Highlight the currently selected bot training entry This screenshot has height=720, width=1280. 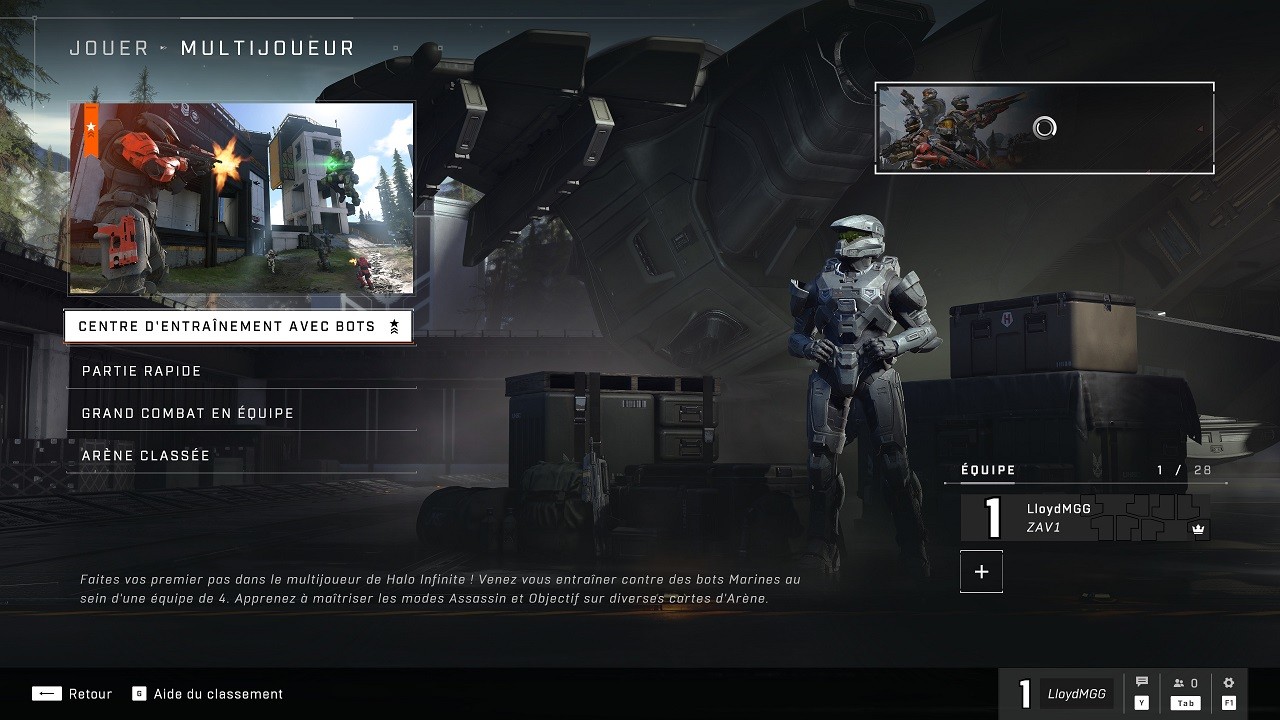239,326
